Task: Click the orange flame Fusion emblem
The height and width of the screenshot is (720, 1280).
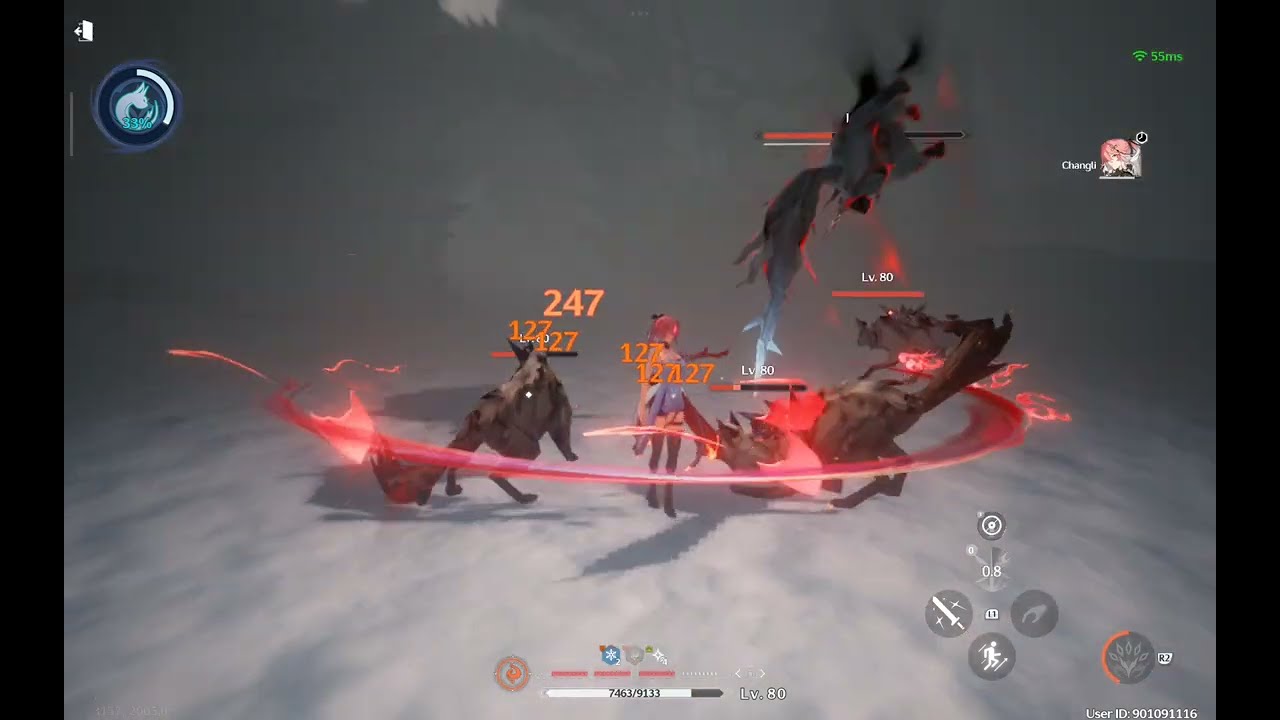Action: pos(512,673)
